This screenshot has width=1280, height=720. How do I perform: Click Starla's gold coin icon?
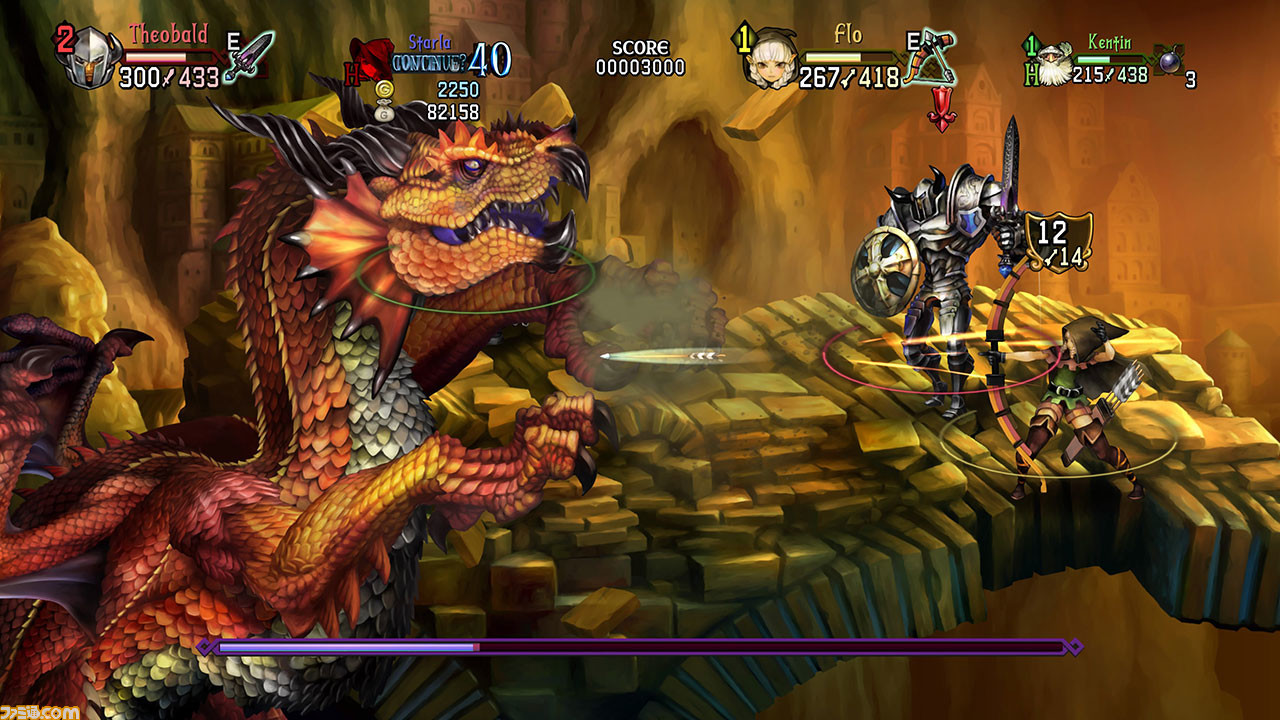(381, 90)
